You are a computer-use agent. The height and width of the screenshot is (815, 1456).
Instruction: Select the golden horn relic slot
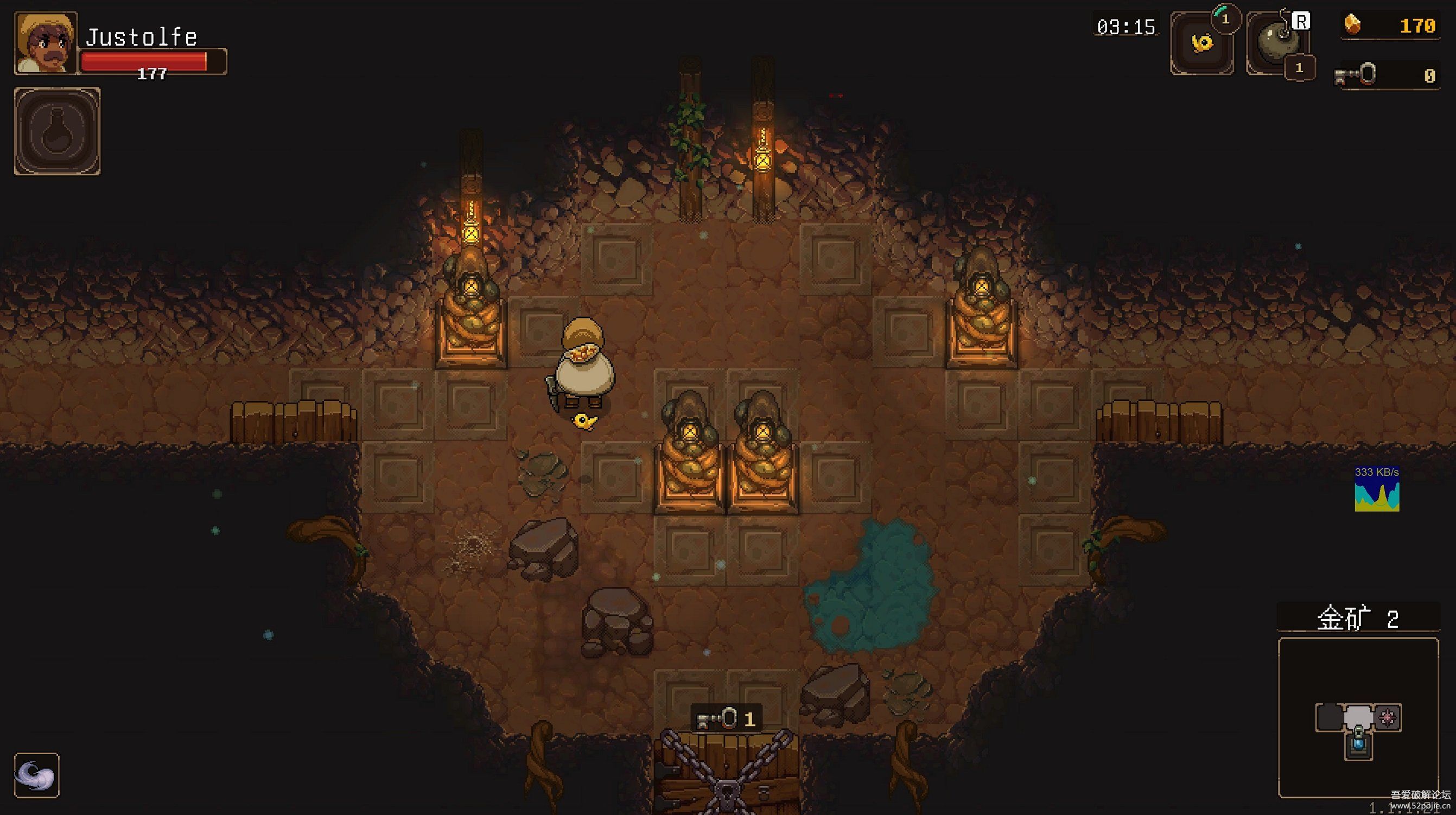click(x=1201, y=44)
